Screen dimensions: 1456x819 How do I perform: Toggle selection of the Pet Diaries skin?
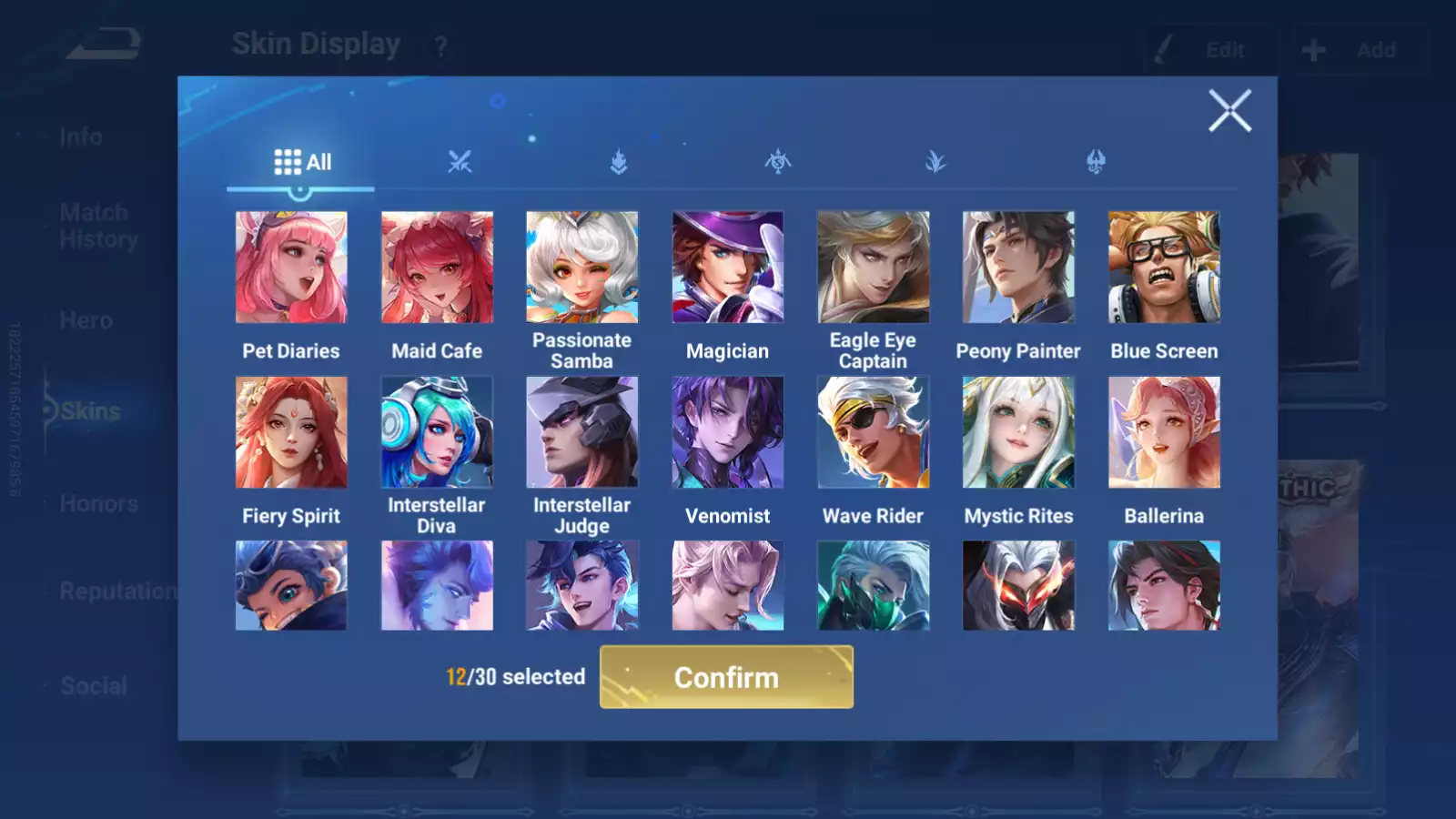click(291, 266)
